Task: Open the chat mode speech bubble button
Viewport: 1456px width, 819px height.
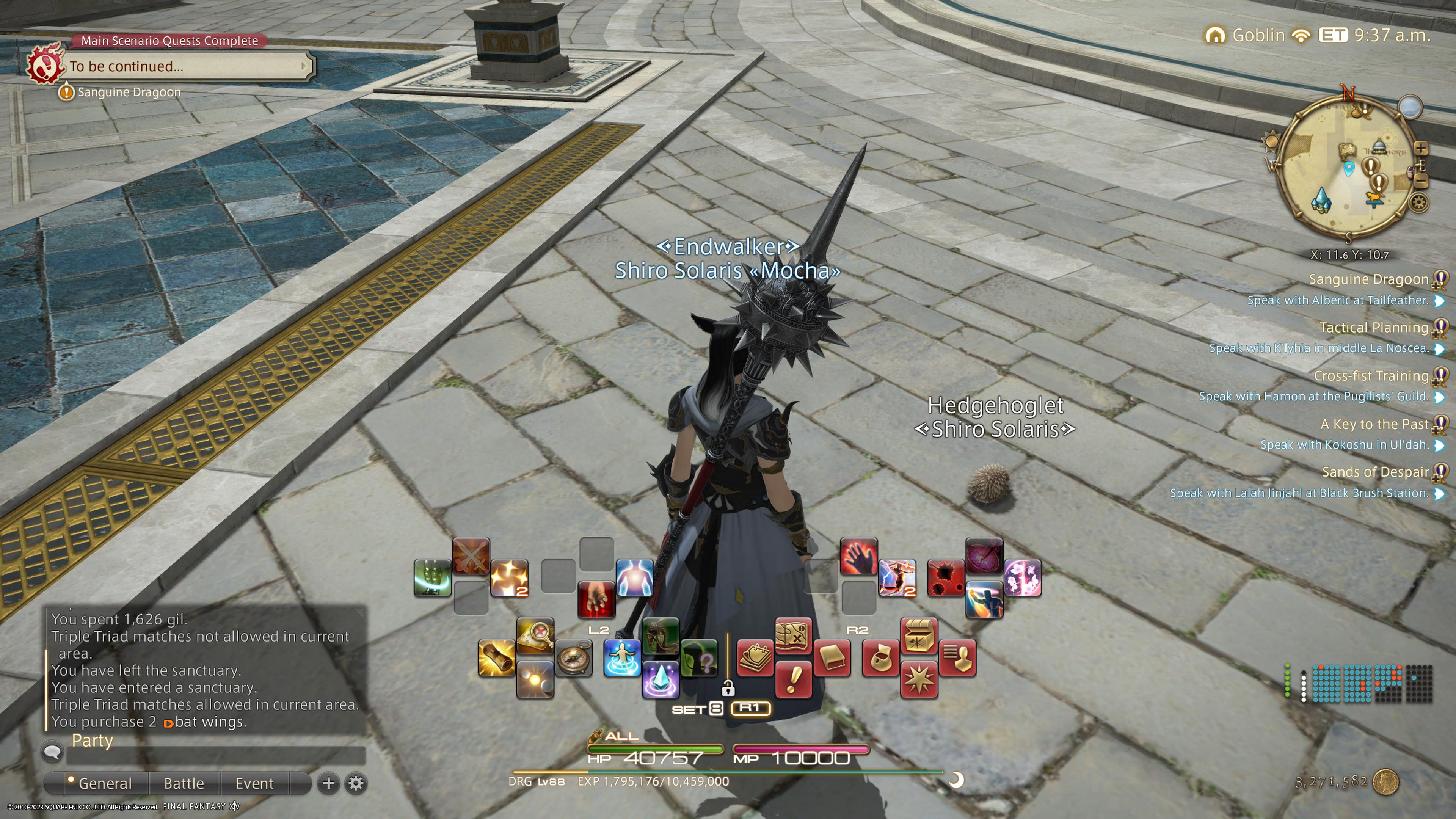Action: [x=53, y=752]
